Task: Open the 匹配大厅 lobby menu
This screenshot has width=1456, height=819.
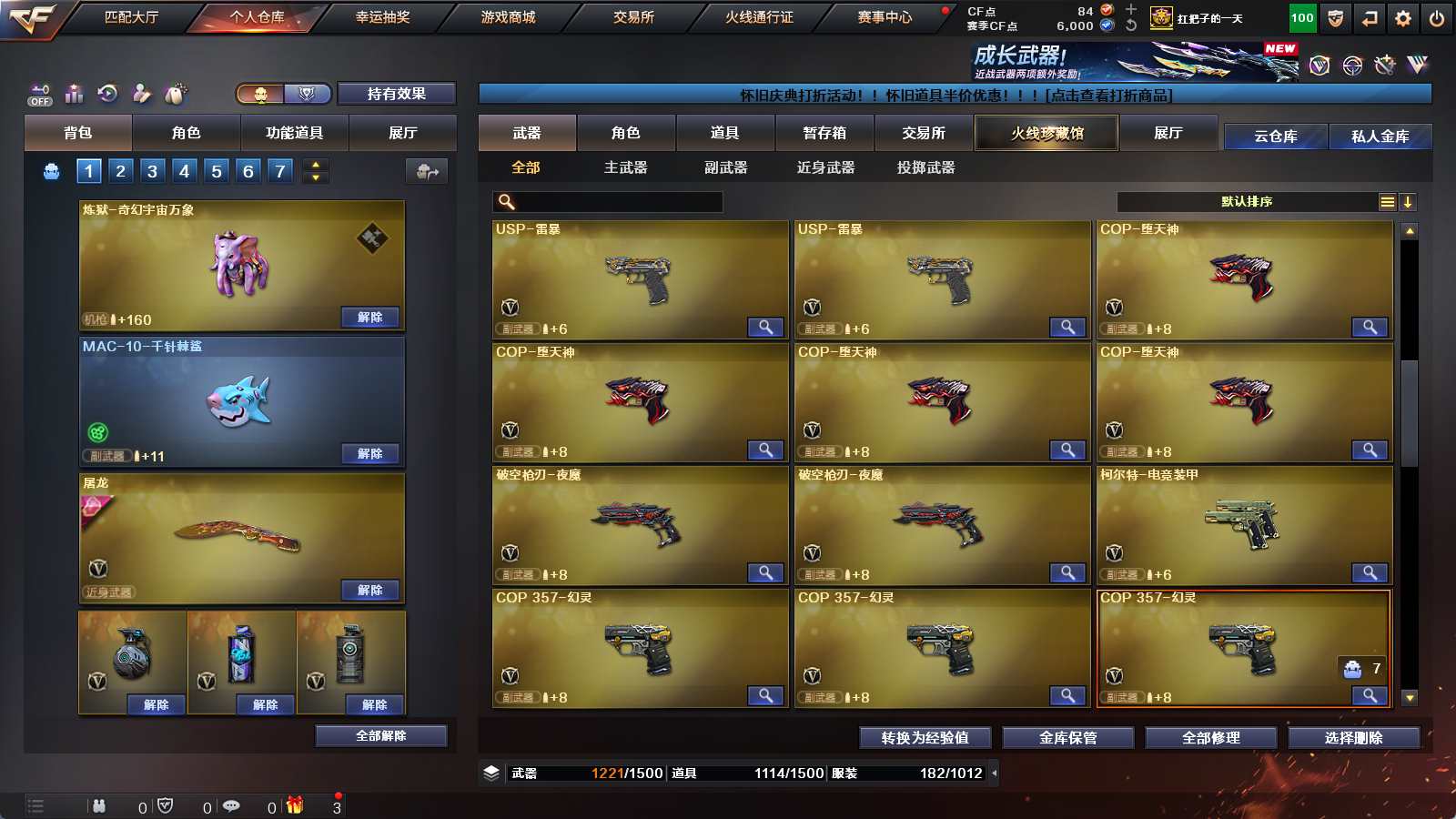Action: click(x=131, y=17)
